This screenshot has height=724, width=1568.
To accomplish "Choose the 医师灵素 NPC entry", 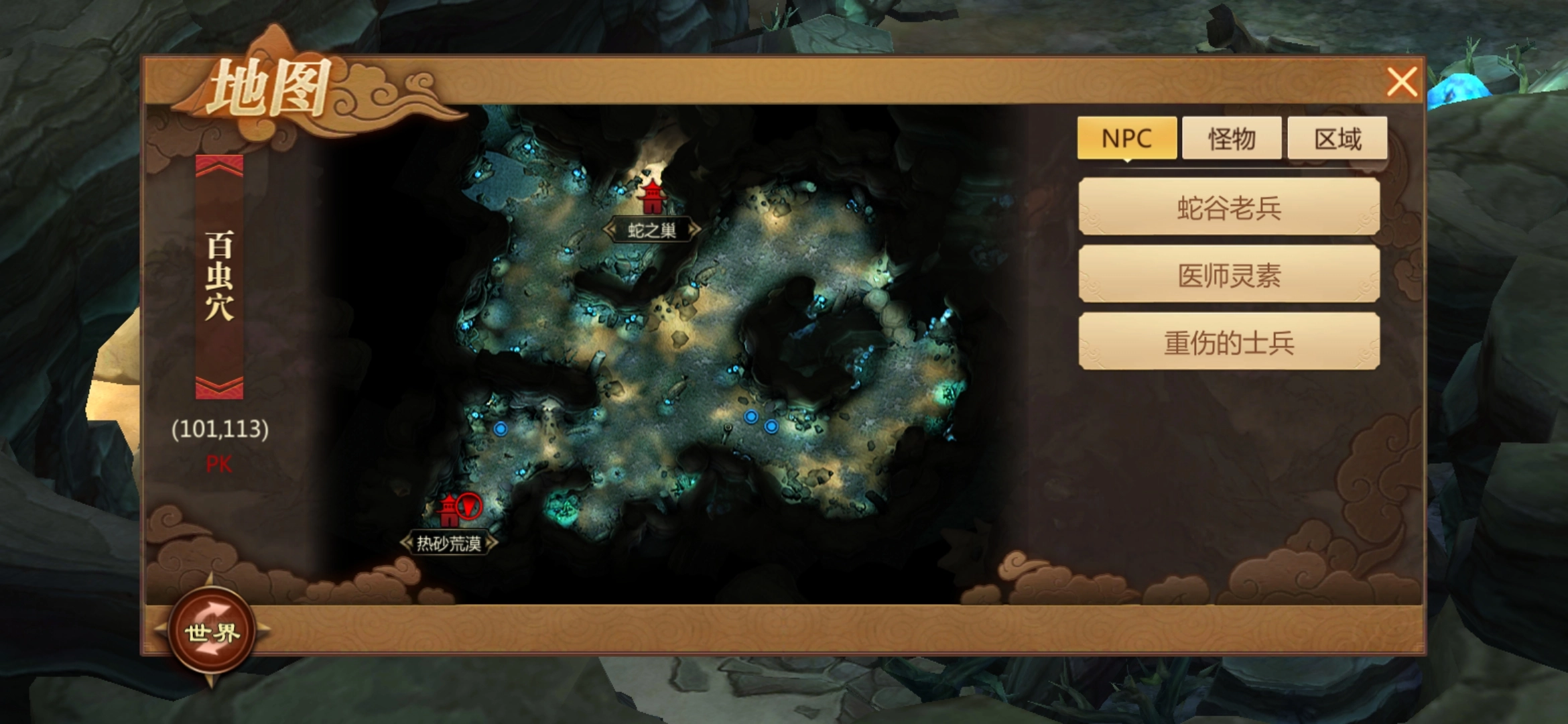I will (1229, 275).
